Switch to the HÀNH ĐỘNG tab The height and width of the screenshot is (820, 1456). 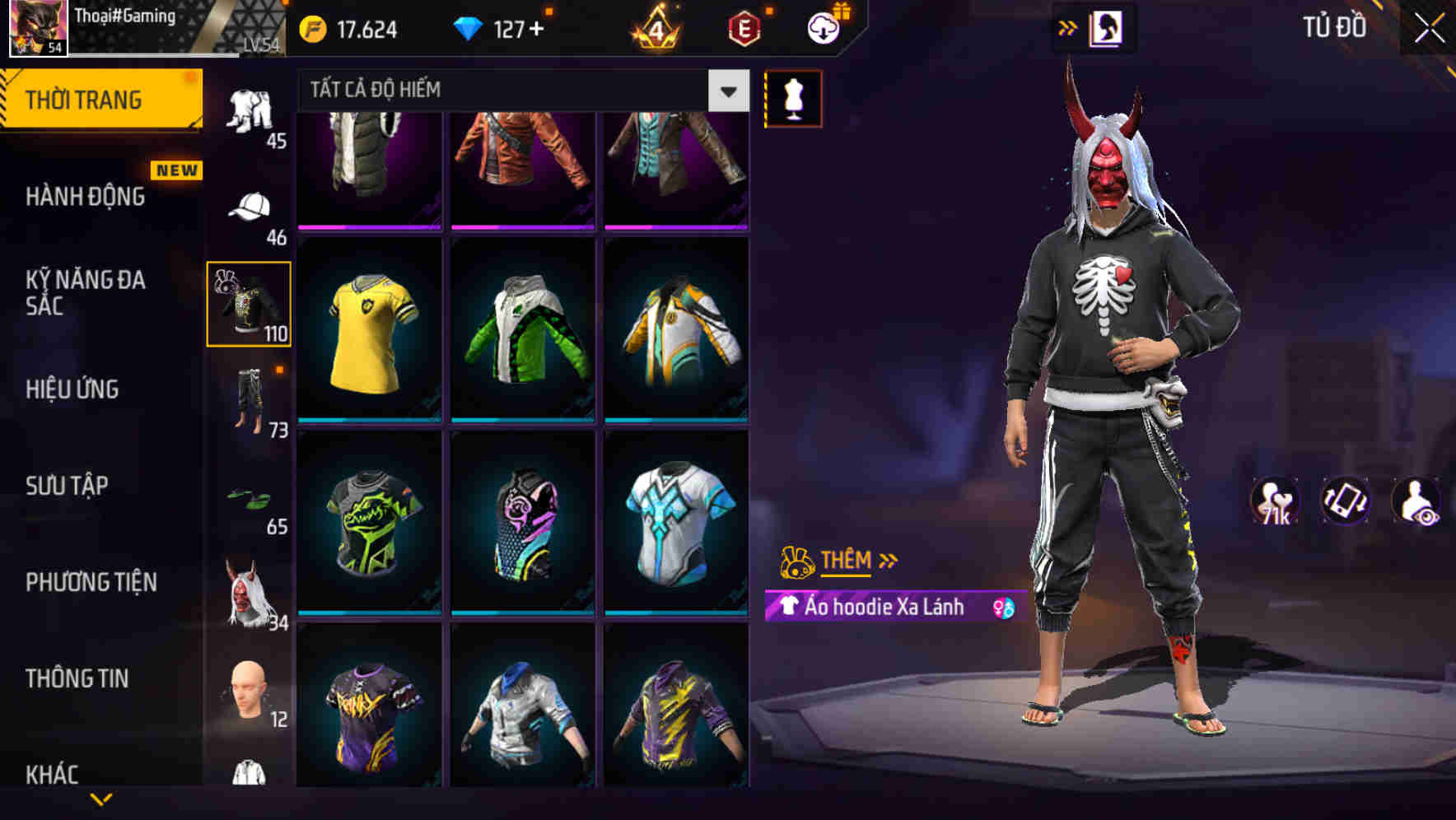coord(85,198)
